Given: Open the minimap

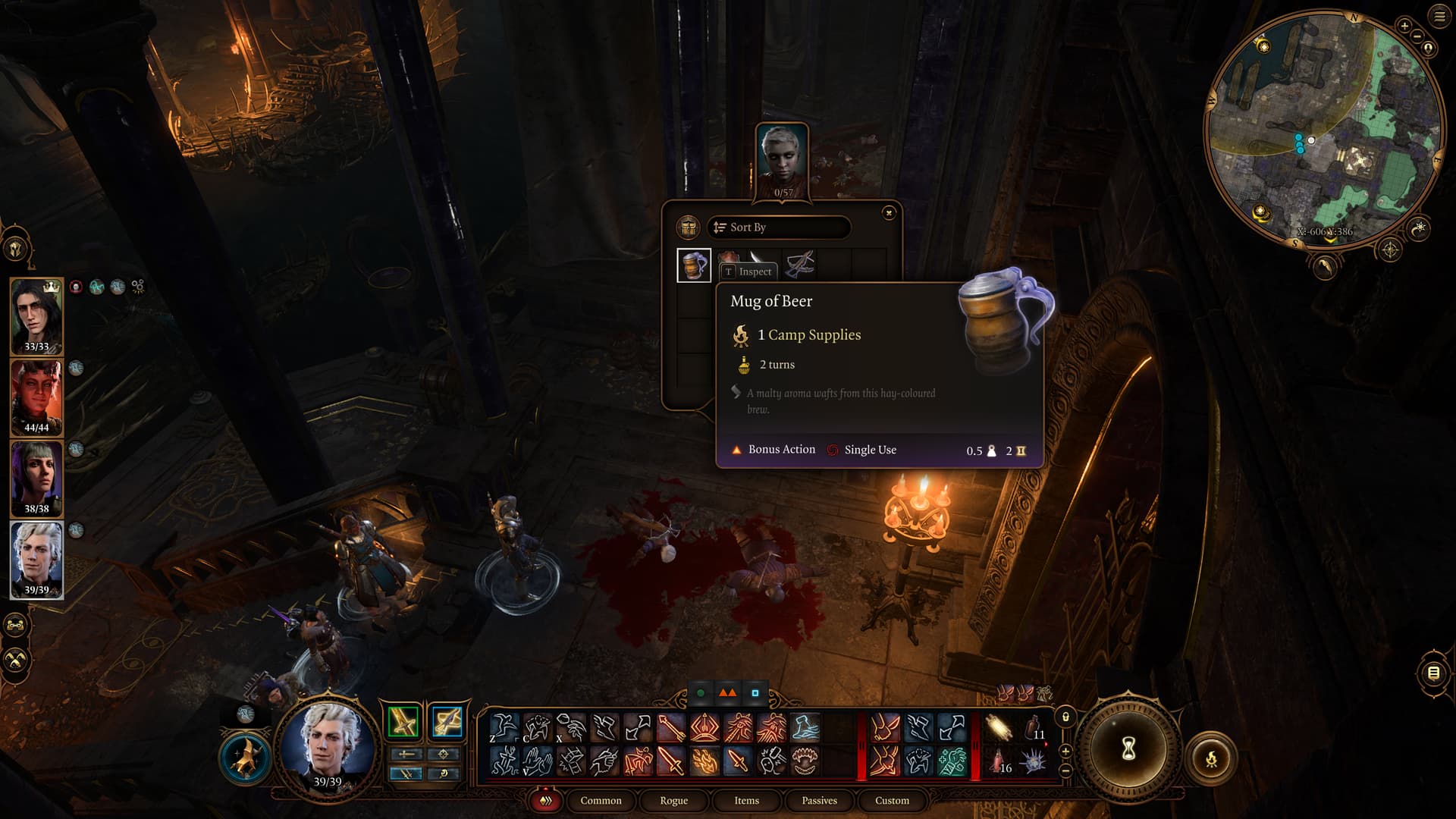Looking at the screenshot, I should (x=1323, y=129).
